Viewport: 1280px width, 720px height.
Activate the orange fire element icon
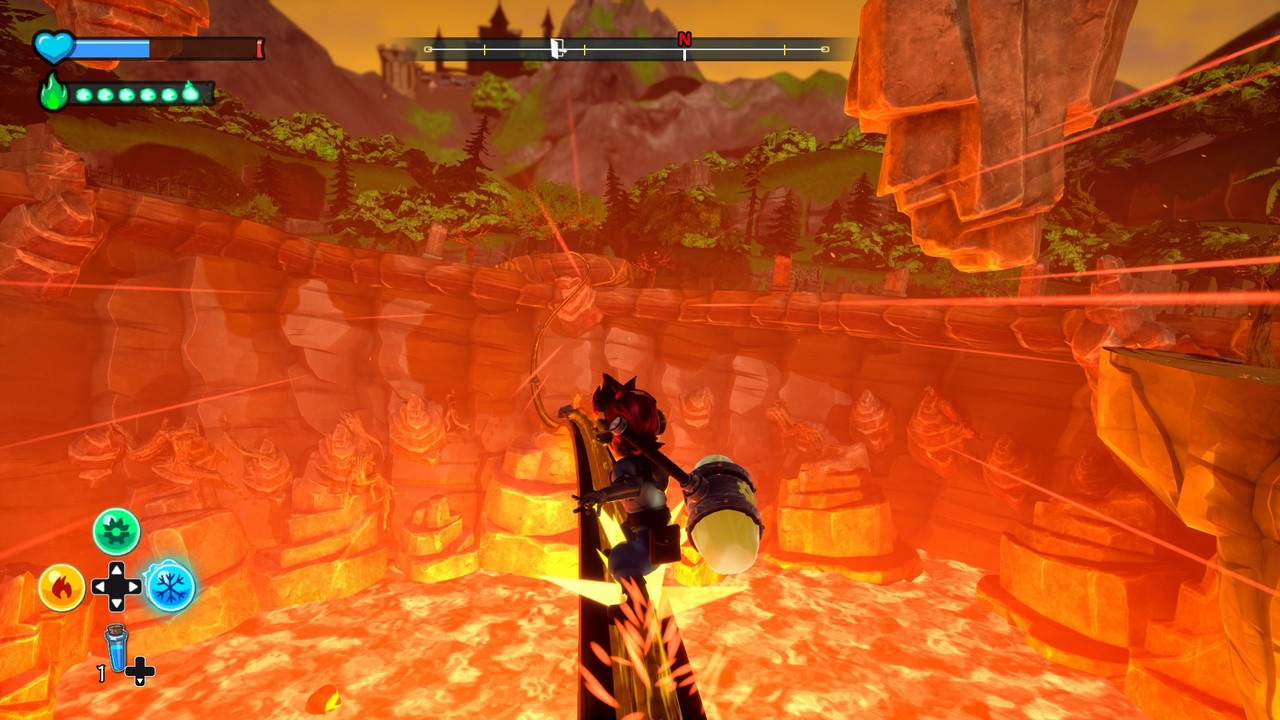pyautogui.click(x=61, y=588)
